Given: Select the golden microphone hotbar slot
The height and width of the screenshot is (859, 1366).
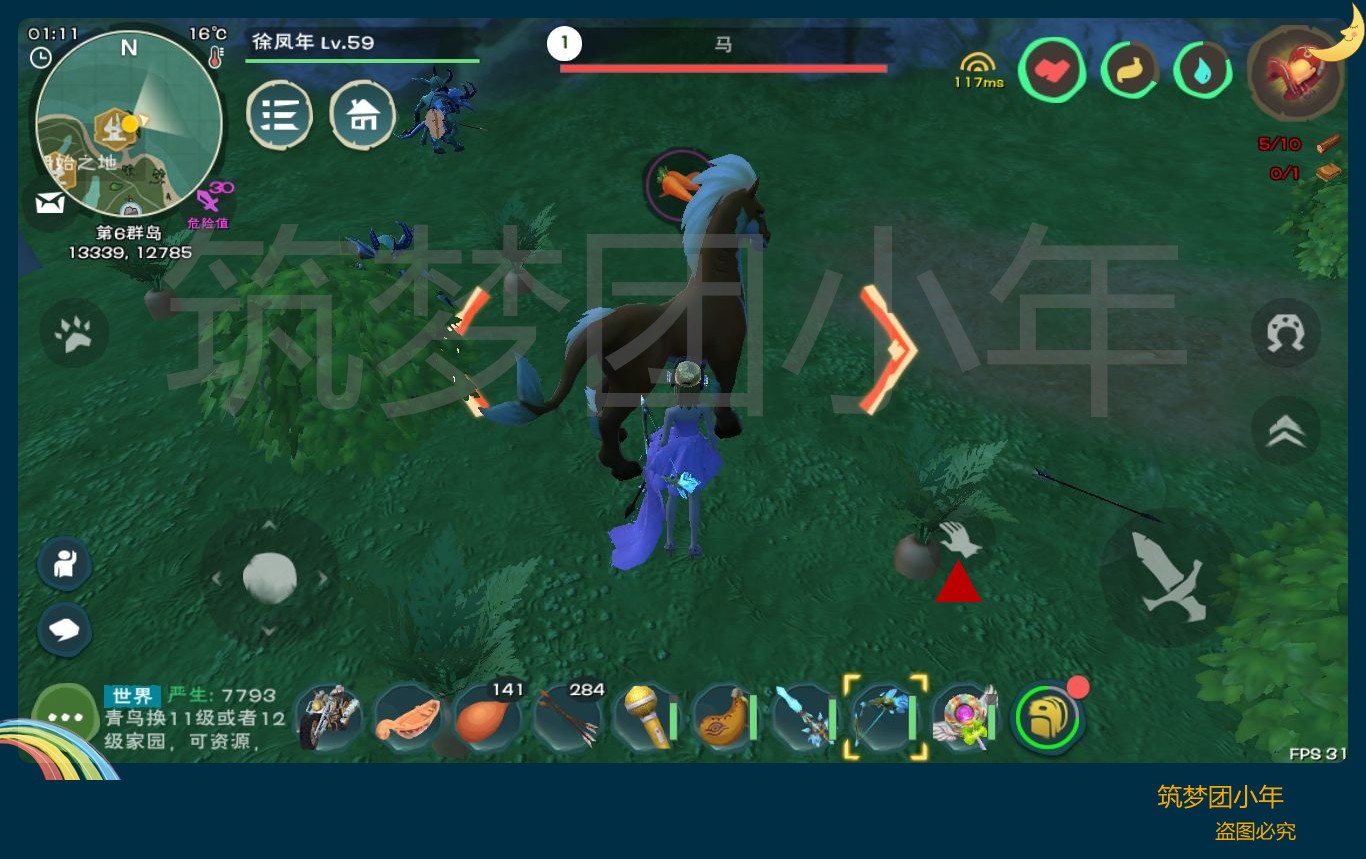Looking at the screenshot, I should coord(645,717).
